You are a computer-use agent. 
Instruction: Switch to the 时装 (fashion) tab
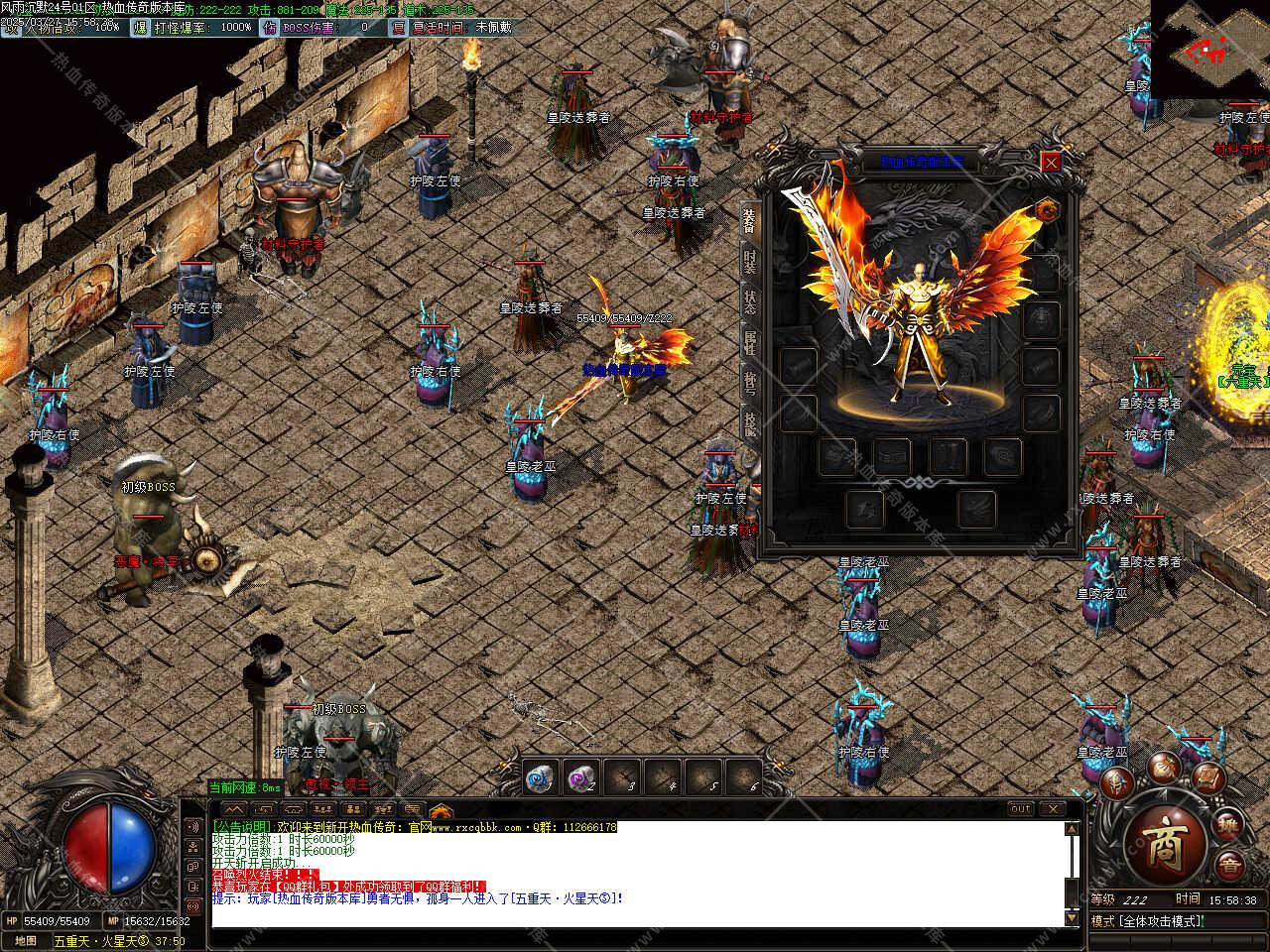(x=750, y=261)
